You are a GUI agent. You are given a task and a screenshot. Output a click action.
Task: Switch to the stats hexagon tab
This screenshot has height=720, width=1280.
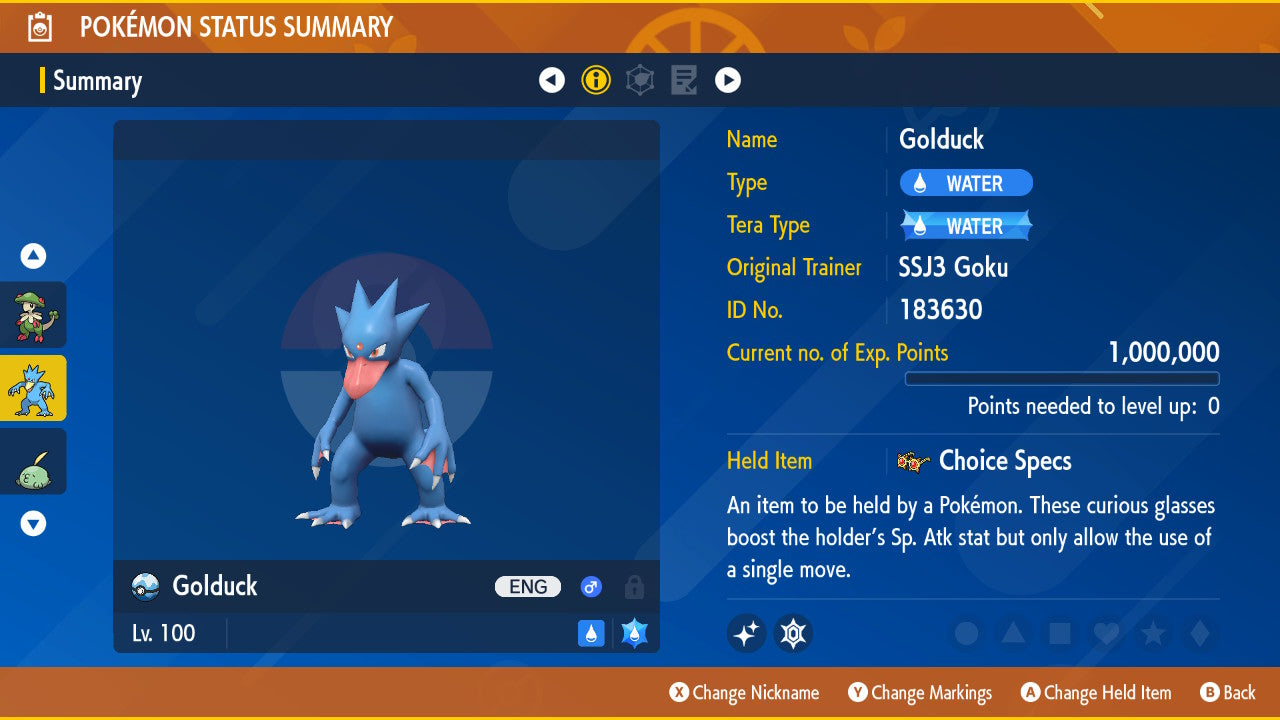[640, 80]
